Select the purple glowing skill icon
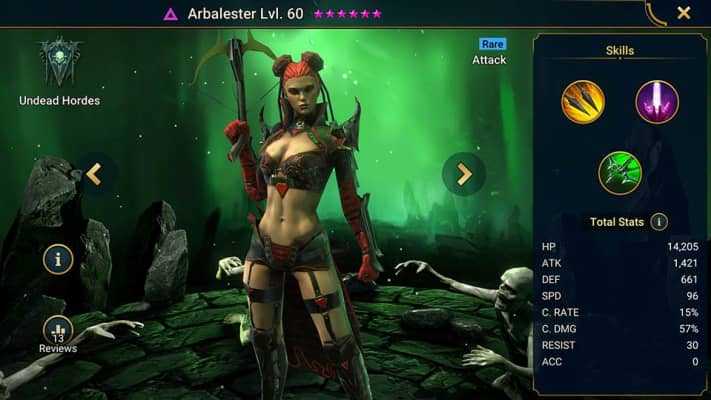The height and width of the screenshot is (400, 711). [657, 102]
